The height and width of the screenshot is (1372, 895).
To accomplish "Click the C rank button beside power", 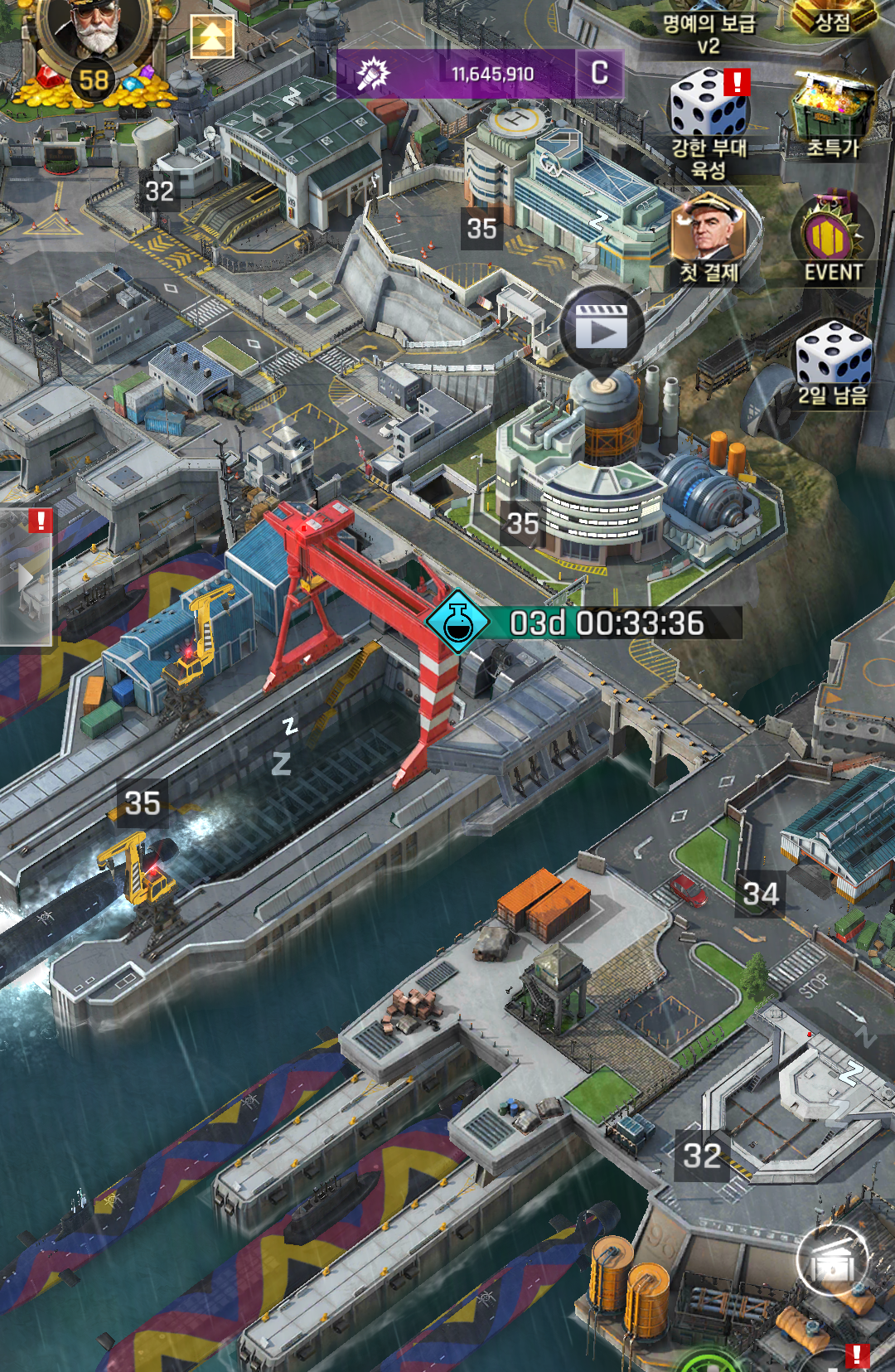I will [599, 74].
